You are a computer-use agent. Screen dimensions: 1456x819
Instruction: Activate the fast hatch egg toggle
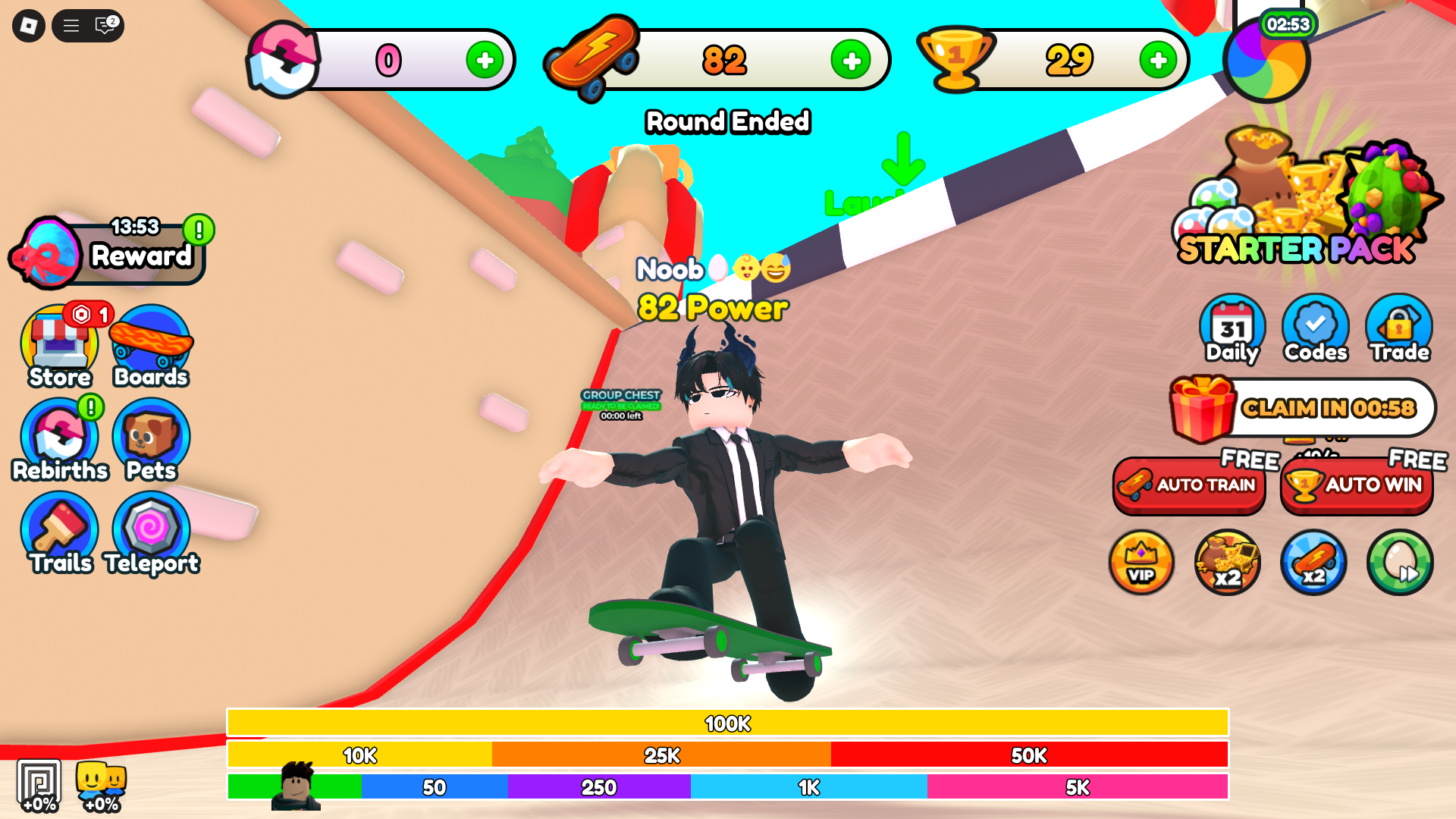(x=1400, y=563)
